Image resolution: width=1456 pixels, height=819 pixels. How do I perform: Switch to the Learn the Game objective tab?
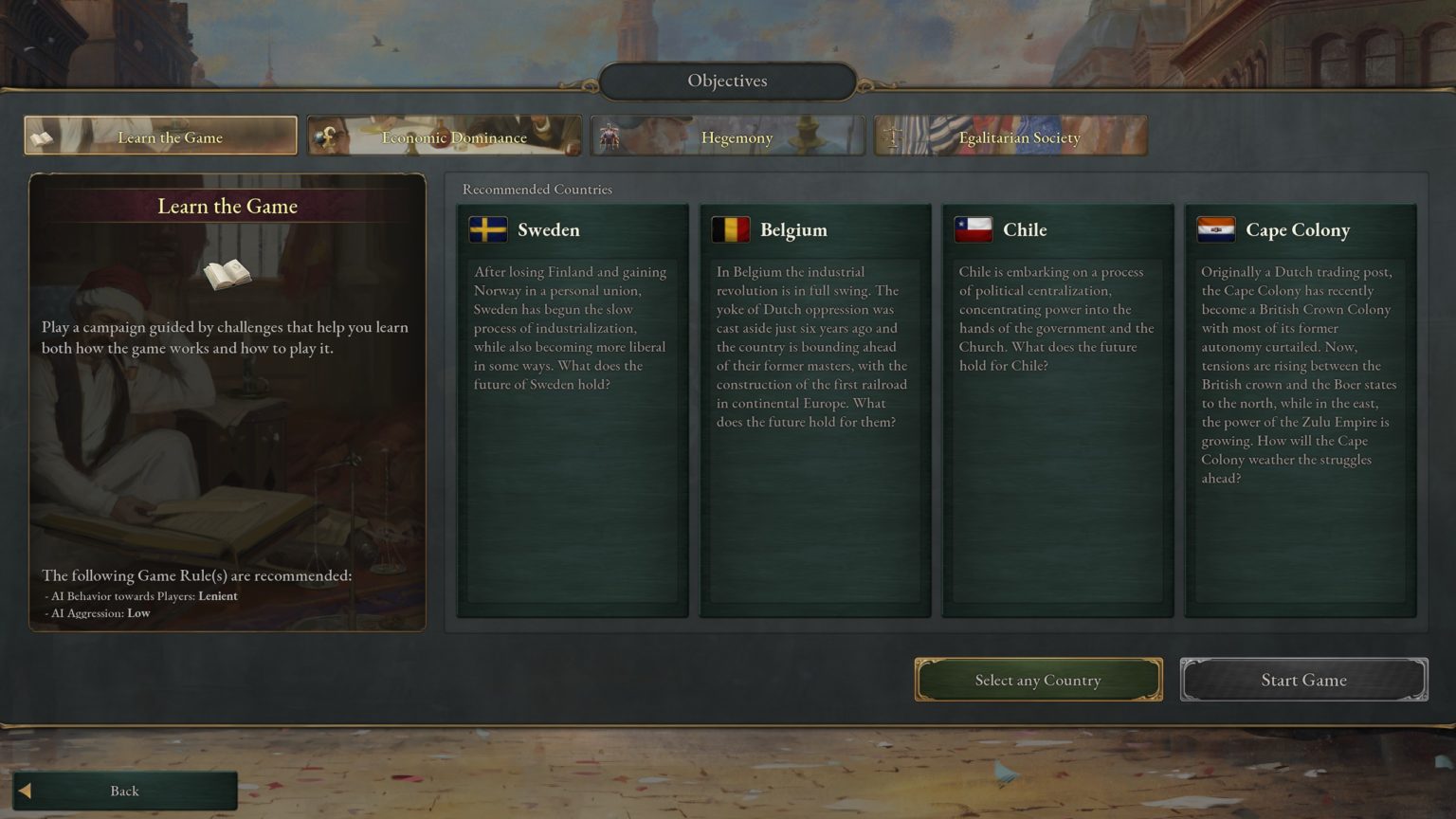(161, 136)
